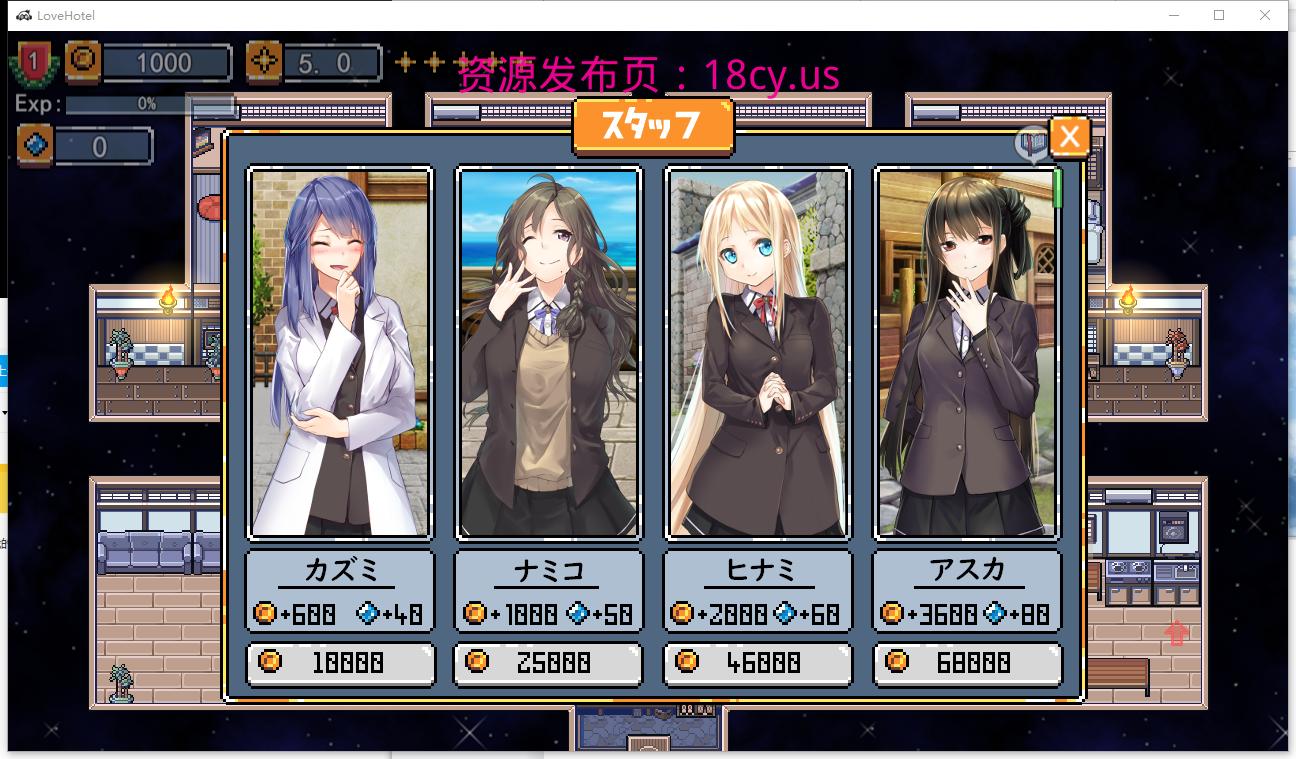
Task: Buy ナミコ with the 25000 button
Action: (x=548, y=663)
